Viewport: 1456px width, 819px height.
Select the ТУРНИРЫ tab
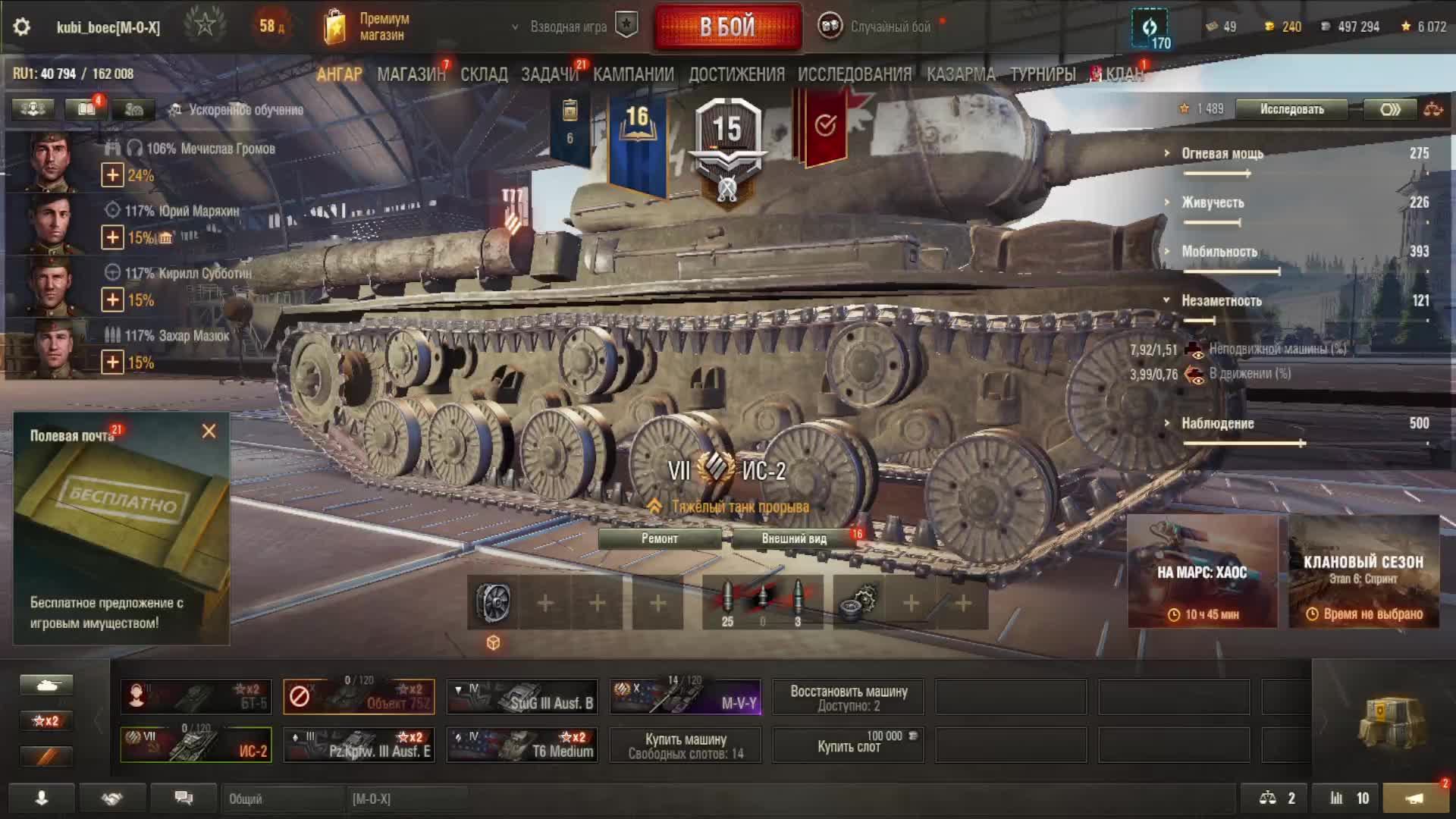click(1043, 74)
